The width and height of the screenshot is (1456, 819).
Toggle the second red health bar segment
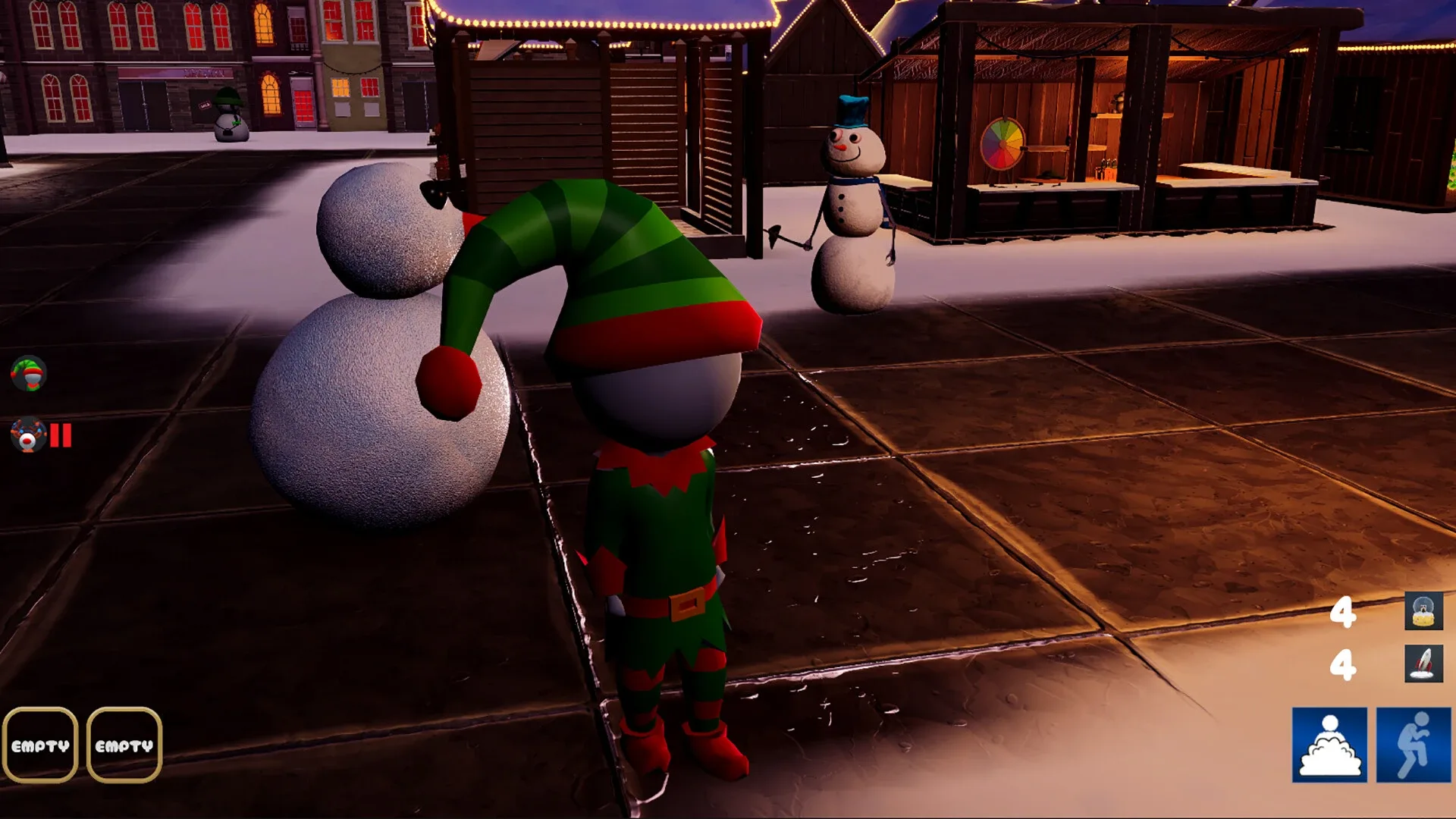click(67, 435)
